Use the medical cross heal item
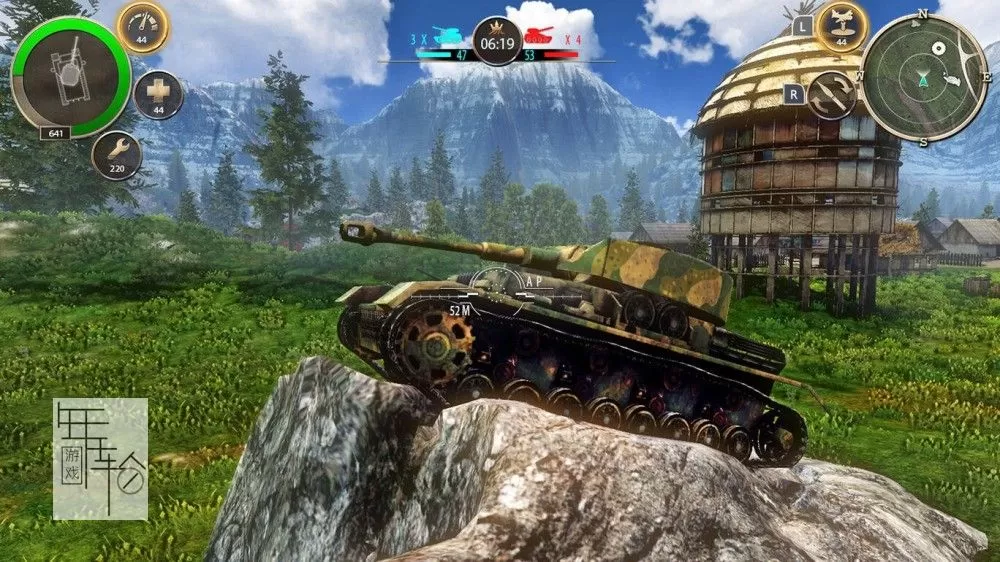This screenshot has width=1000, height=562. (x=158, y=95)
